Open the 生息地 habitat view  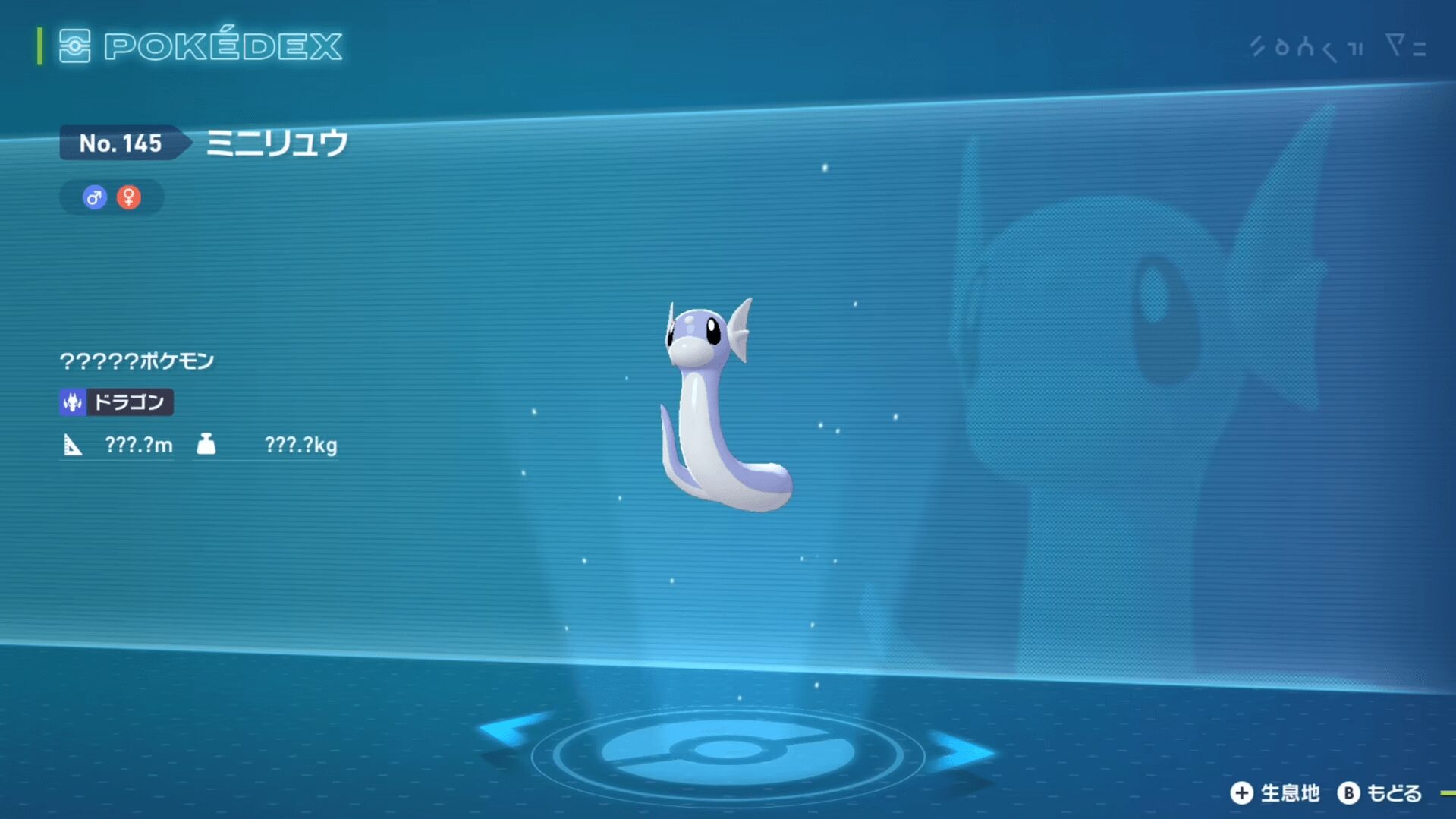(x=1275, y=793)
